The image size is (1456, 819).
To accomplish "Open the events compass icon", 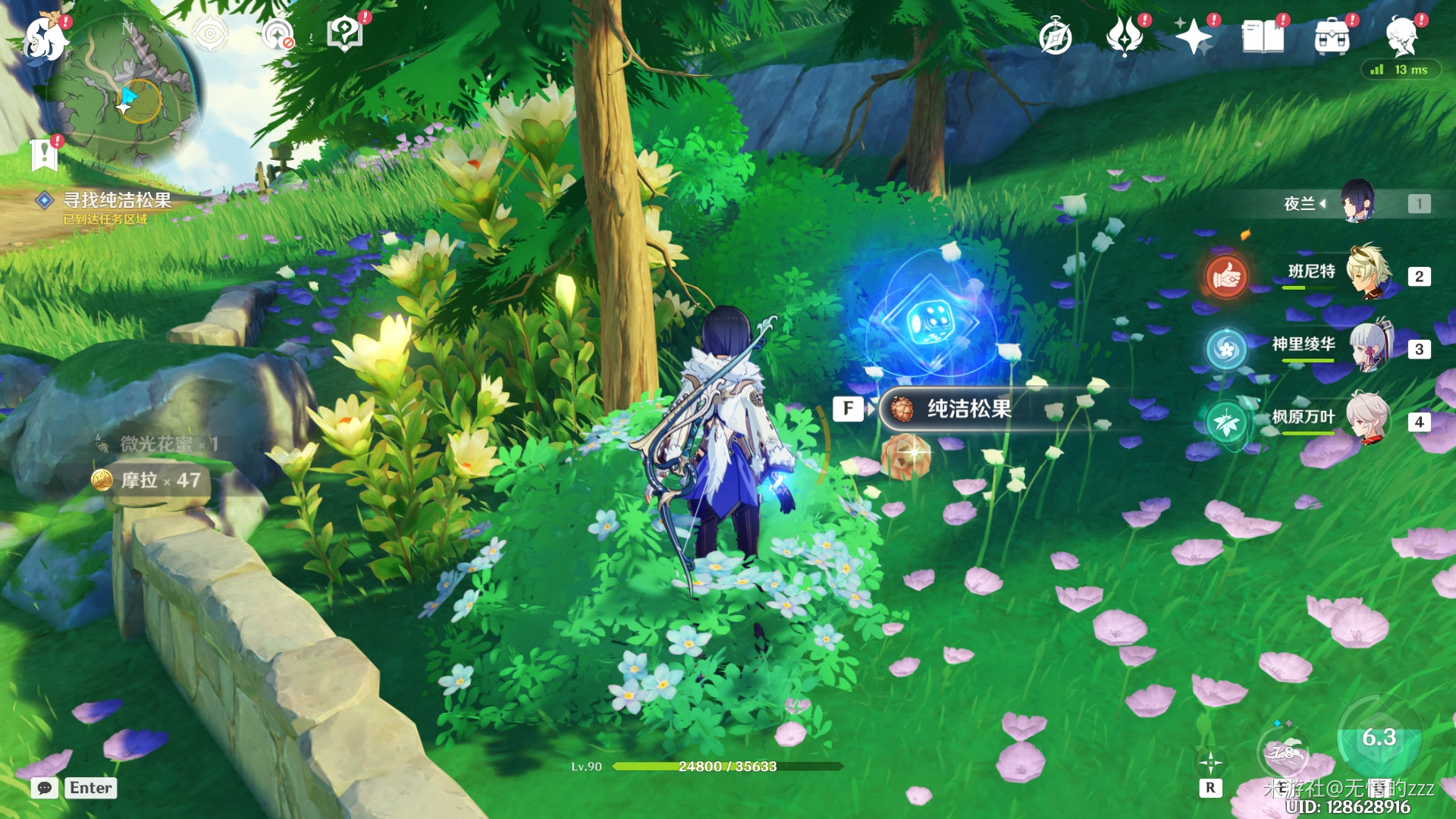I will tap(1055, 37).
